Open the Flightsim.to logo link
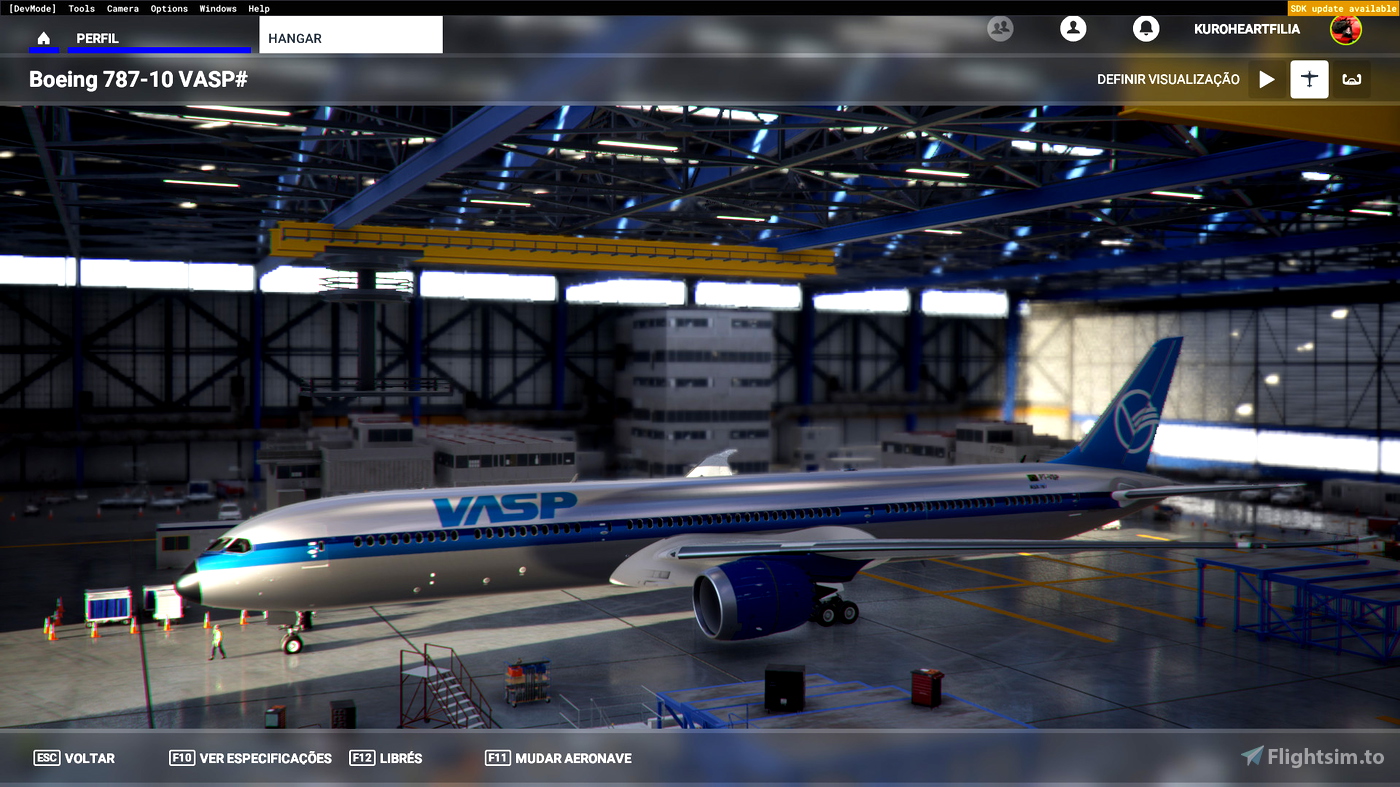The image size is (1400, 787). coord(1310,757)
